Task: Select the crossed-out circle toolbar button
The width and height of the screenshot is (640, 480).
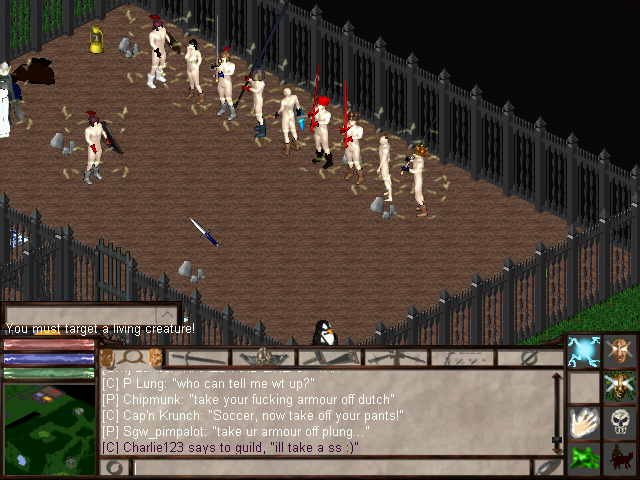Action: [x=530, y=357]
